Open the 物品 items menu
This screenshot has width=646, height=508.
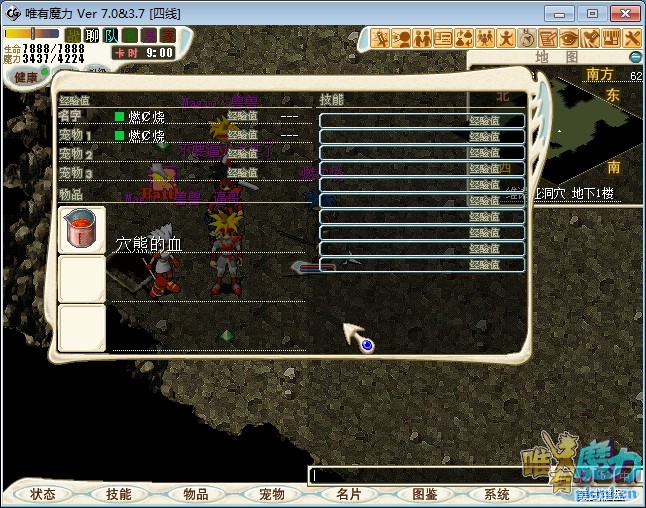(195, 494)
